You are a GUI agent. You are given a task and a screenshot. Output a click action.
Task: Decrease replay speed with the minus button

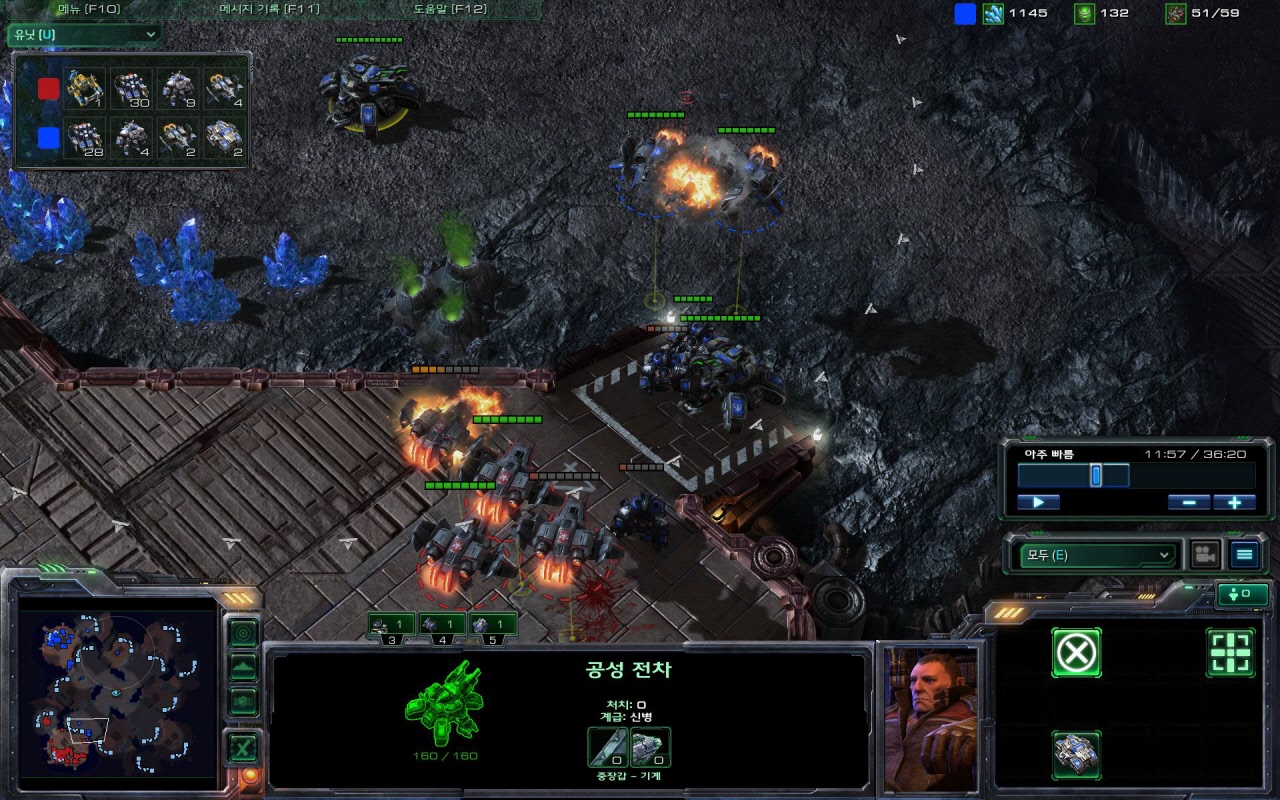tap(1188, 502)
